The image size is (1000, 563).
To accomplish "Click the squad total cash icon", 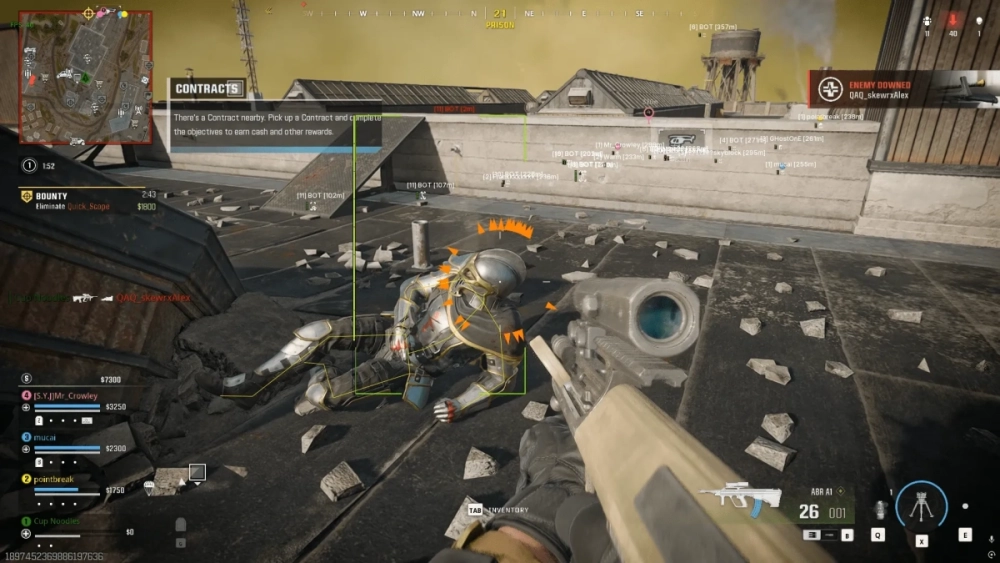I will (26, 378).
